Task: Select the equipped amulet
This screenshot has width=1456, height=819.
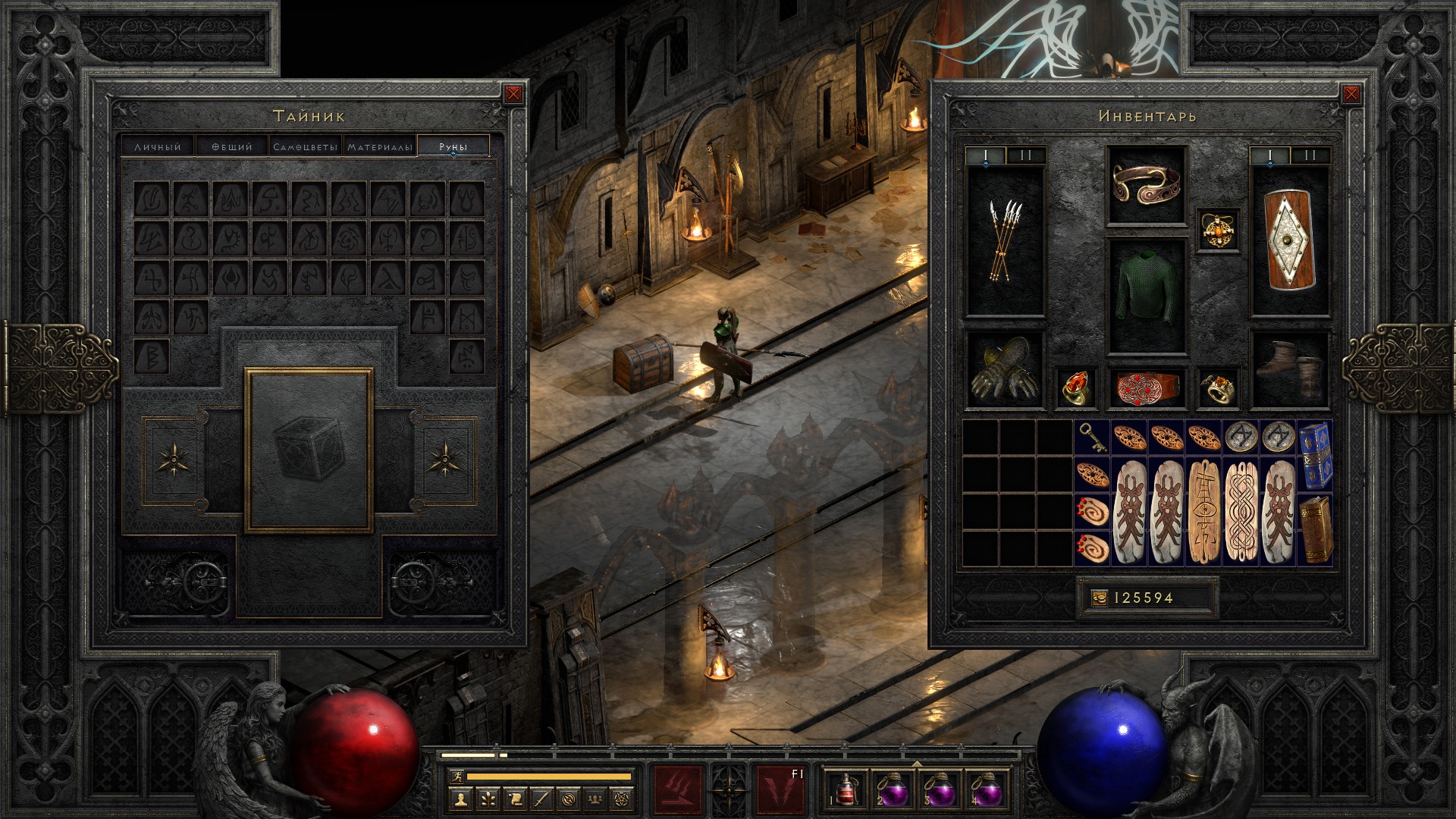Action: tap(1218, 229)
